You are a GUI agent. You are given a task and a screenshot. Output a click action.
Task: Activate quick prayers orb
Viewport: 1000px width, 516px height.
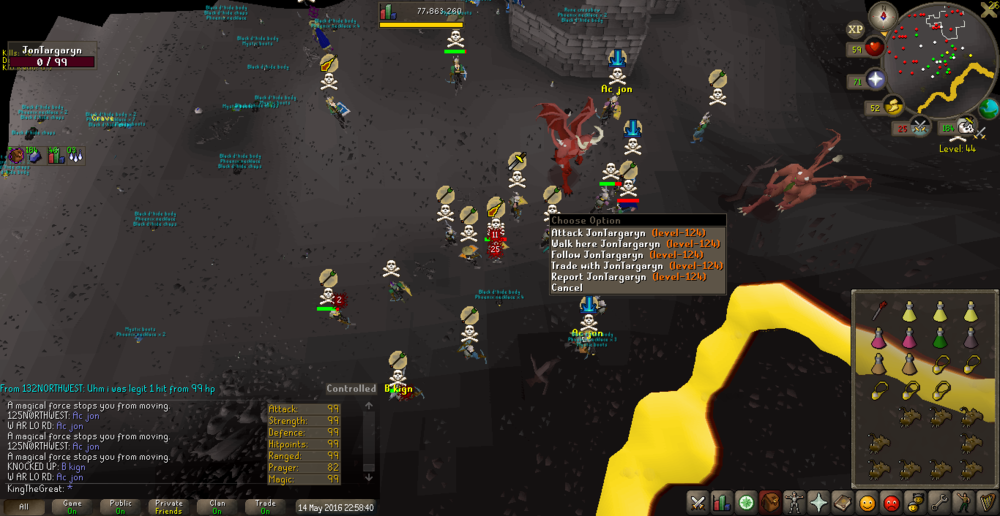click(876, 79)
